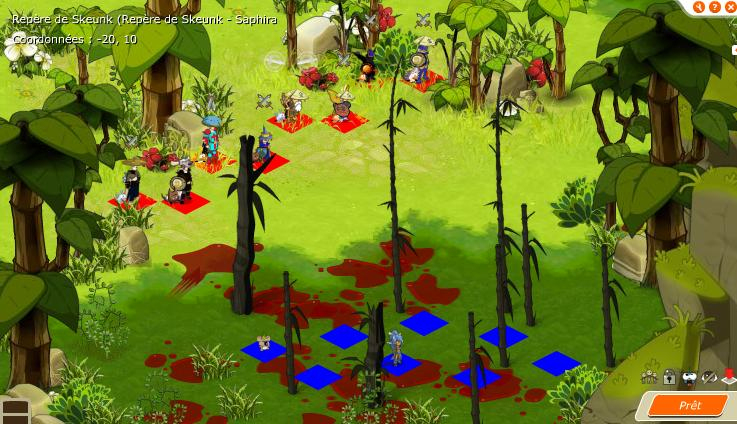Click the orange Prêt ready button
Viewport: 737px width, 424px height.
point(690,405)
